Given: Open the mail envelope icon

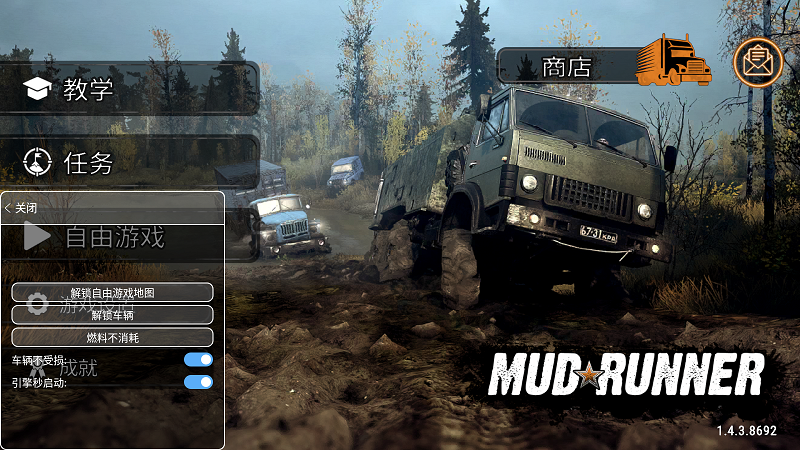Looking at the screenshot, I should 758,62.
